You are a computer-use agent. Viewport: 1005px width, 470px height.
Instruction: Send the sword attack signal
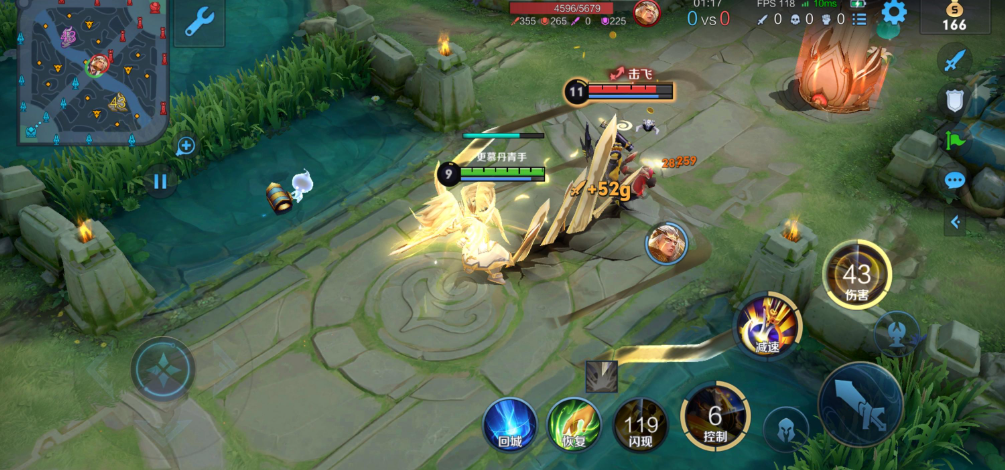point(954,59)
